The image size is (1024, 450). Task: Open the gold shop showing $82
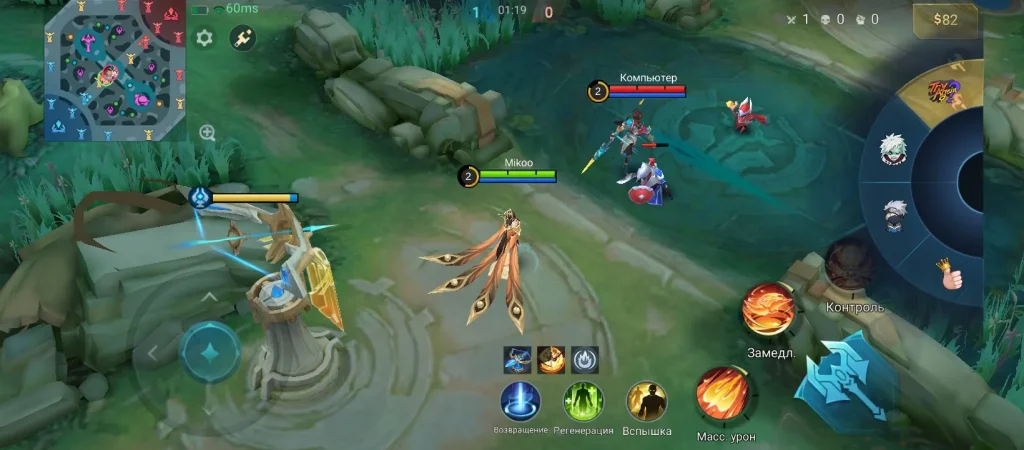[x=942, y=19]
